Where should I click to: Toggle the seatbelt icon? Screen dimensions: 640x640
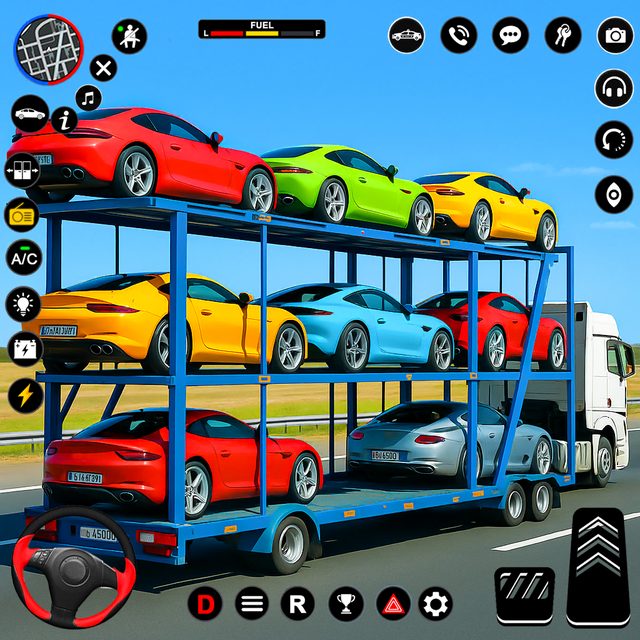click(x=129, y=36)
